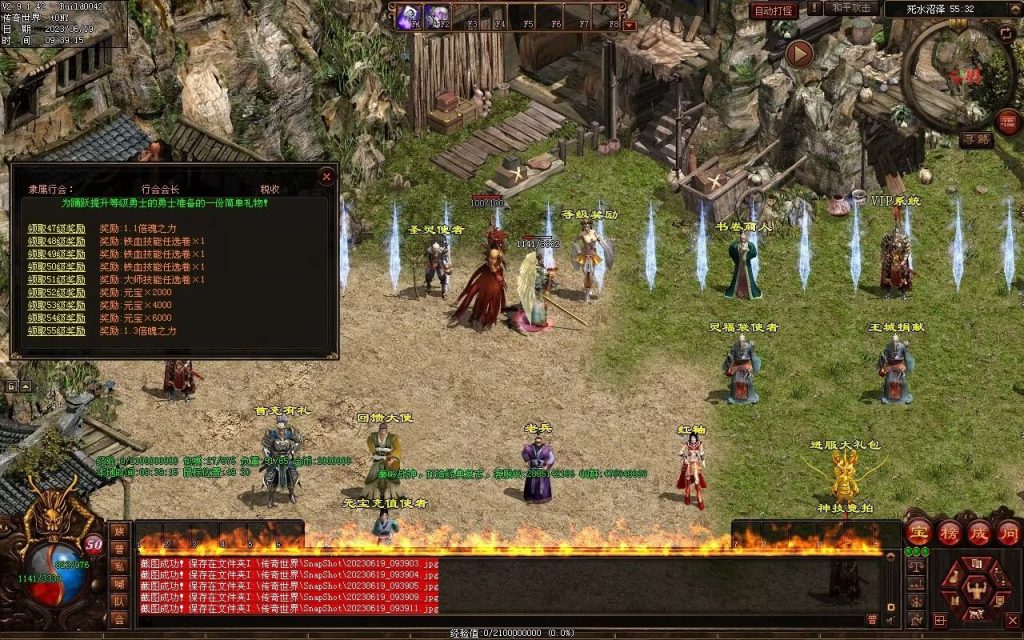Activate the F2 skill slot

438,17
